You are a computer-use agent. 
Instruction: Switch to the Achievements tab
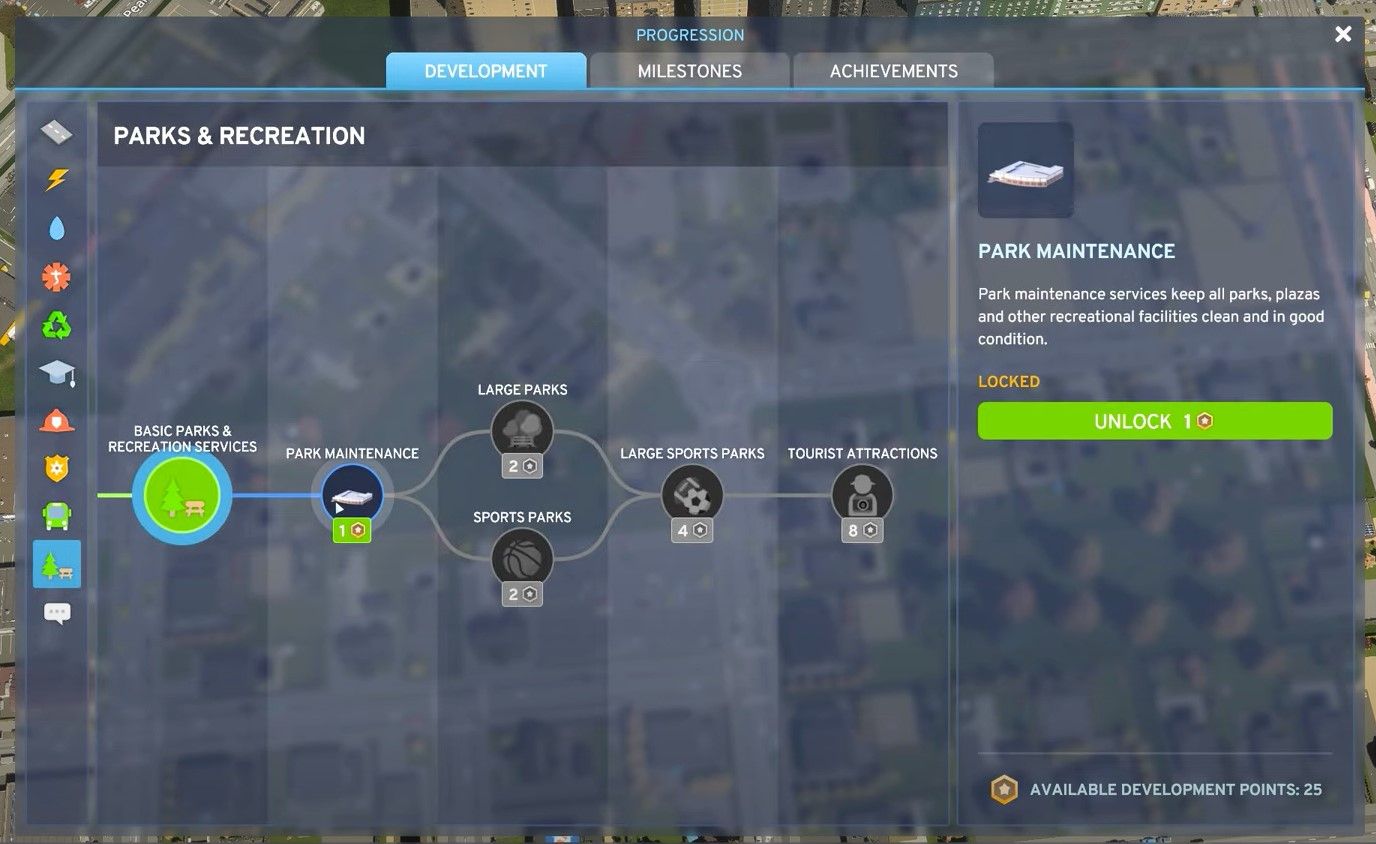point(893,71)
